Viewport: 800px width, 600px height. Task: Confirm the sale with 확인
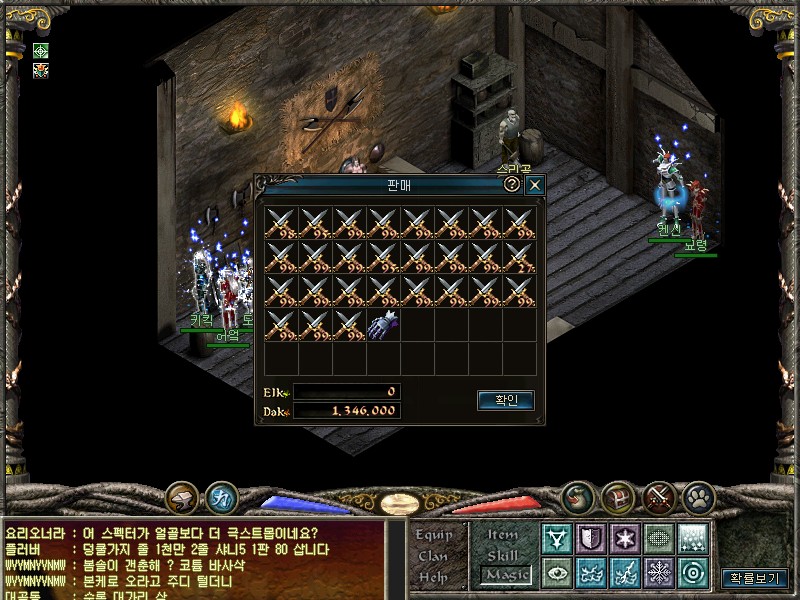pos(505,400)
